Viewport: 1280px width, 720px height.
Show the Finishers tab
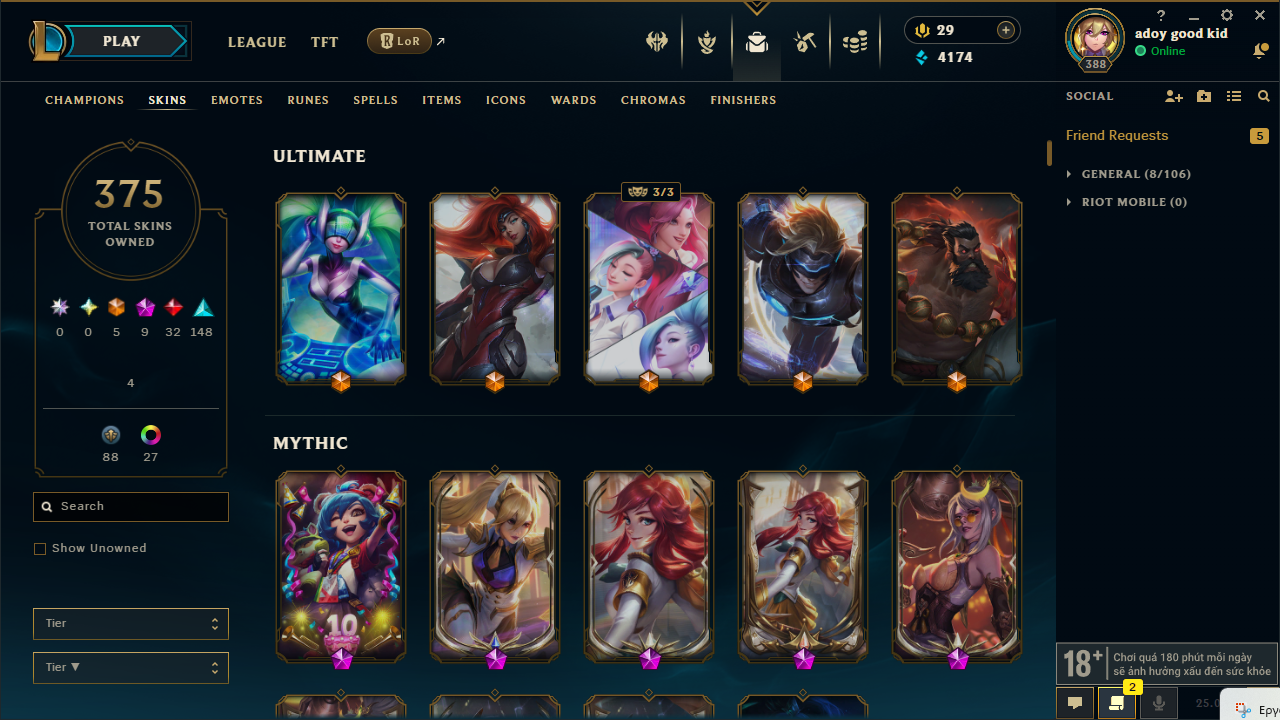[x=743, y=100]
